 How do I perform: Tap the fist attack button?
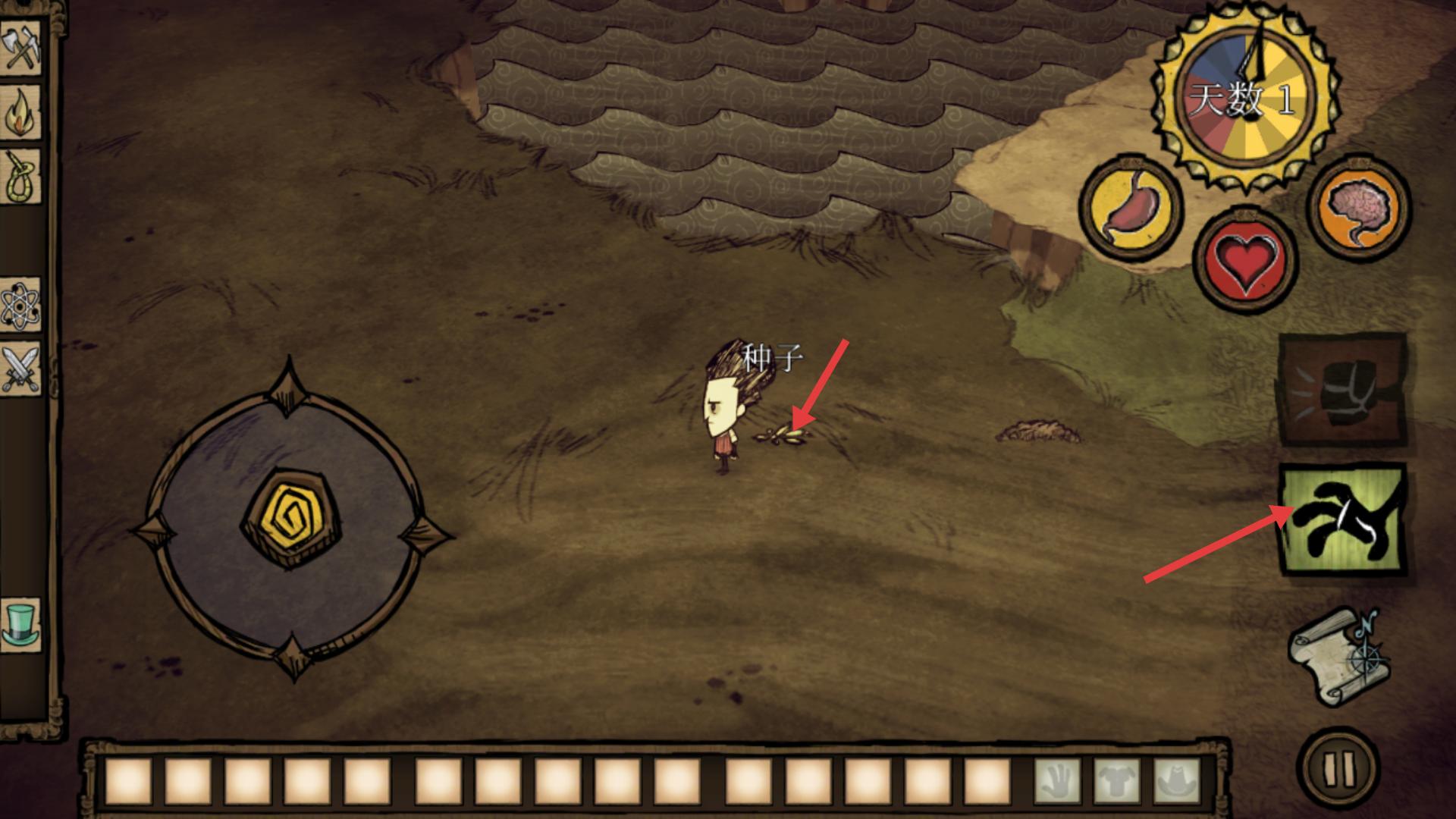1341,390
